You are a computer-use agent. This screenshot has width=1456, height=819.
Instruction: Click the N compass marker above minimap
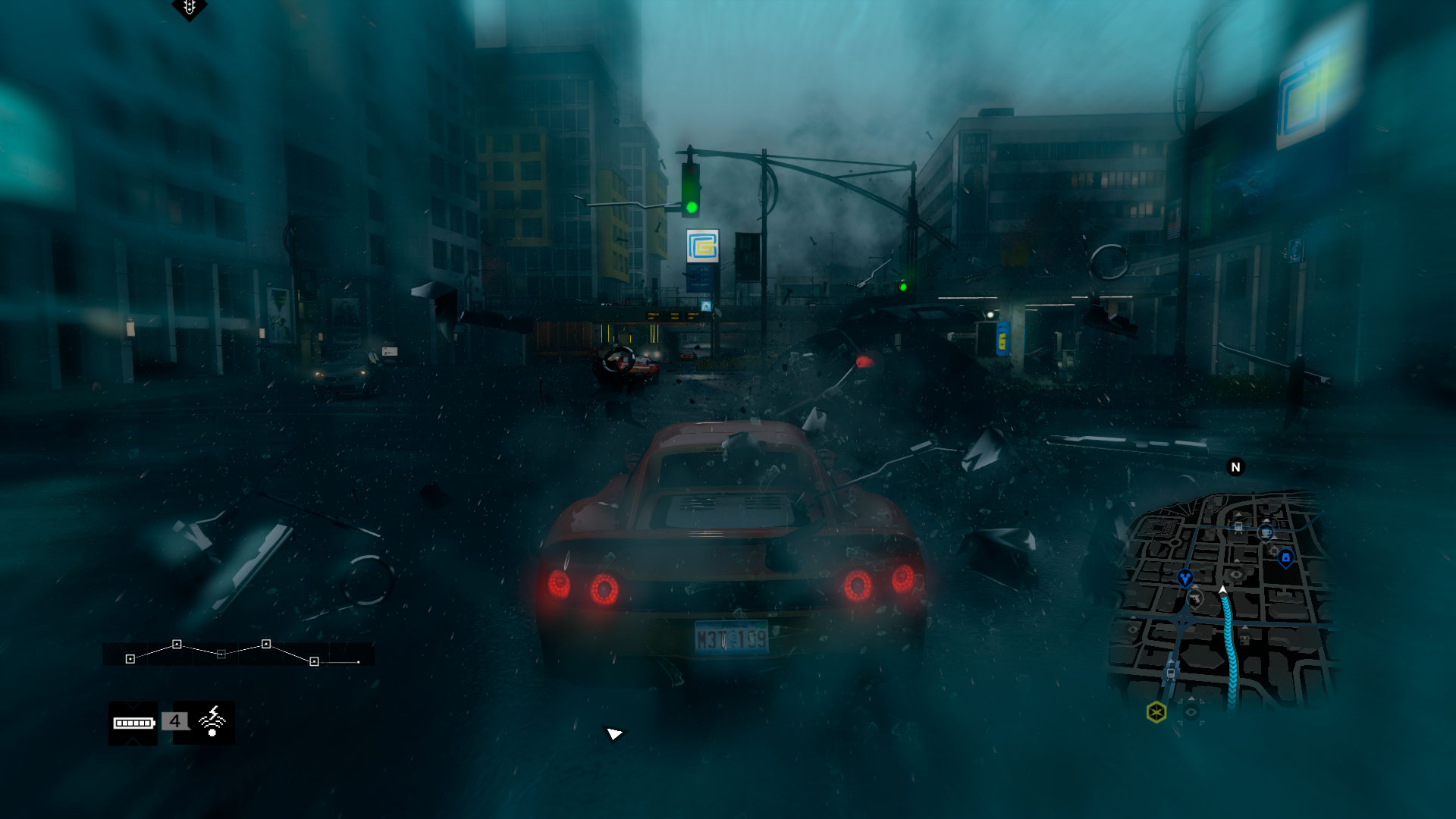[1235, 467]
